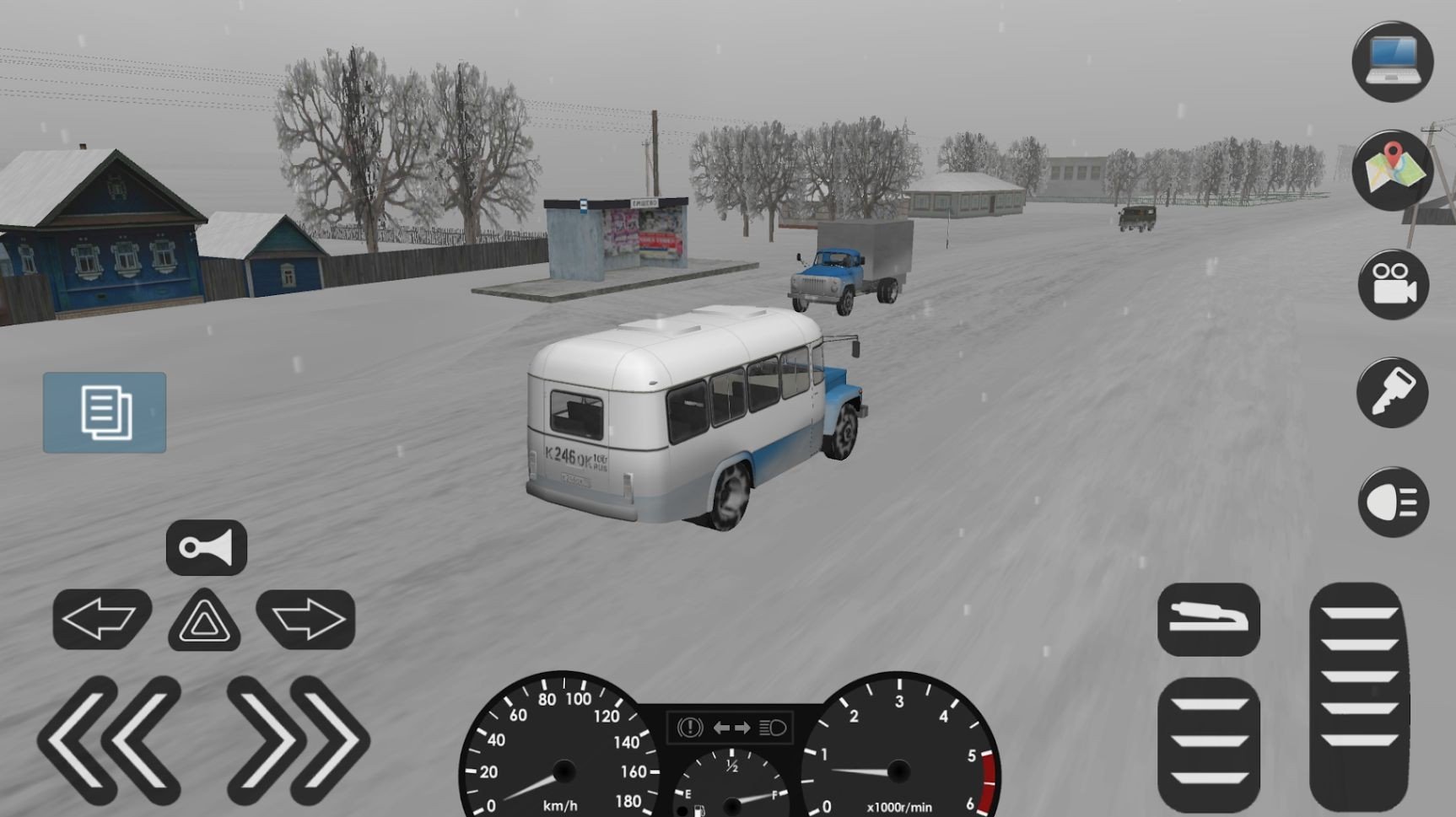Steer left with the double chevron button
Viewport: 1456px width, 817px height.
point(110,739)
